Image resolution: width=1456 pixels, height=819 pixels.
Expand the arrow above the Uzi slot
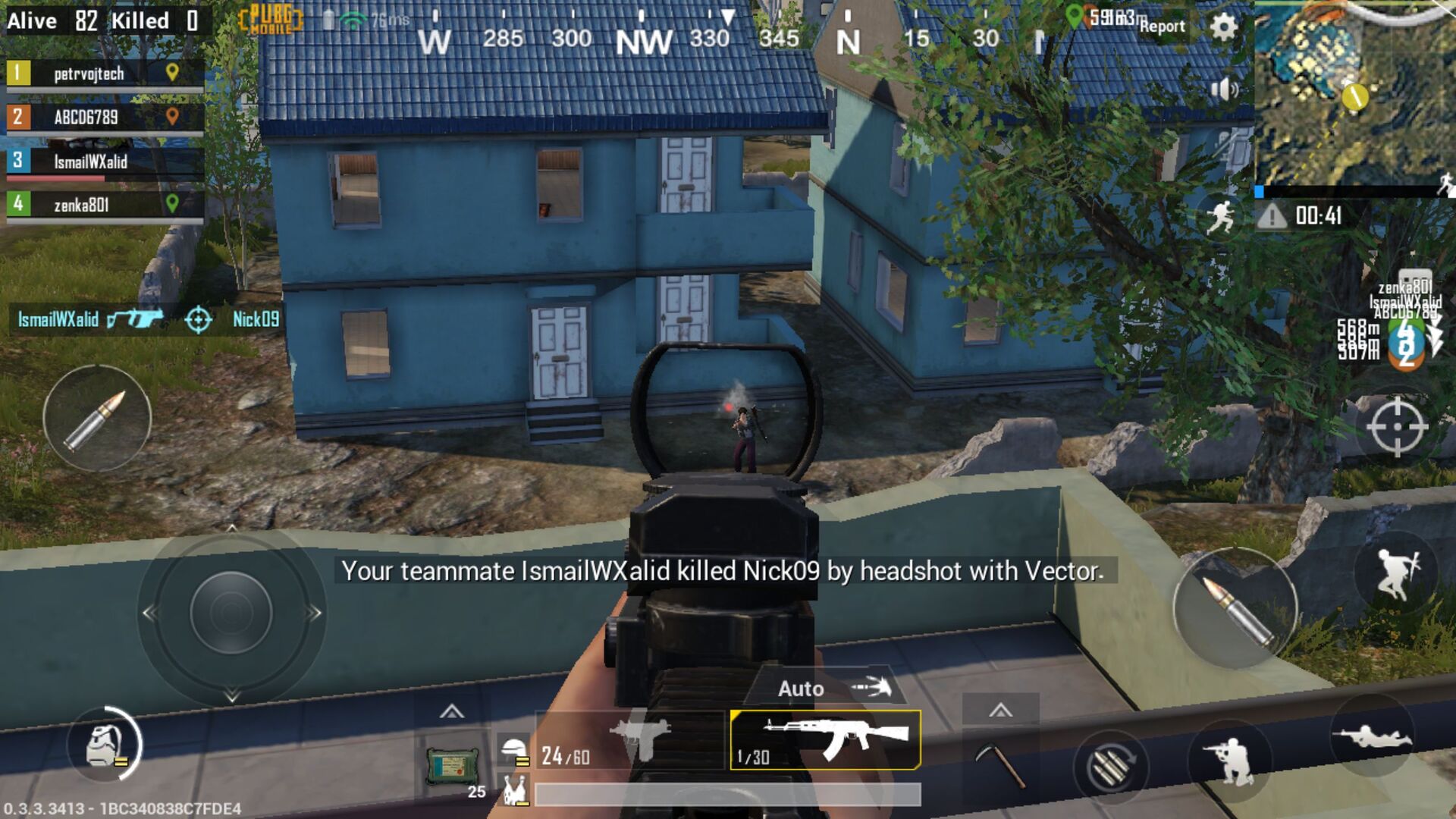click(x=452, y=713)
